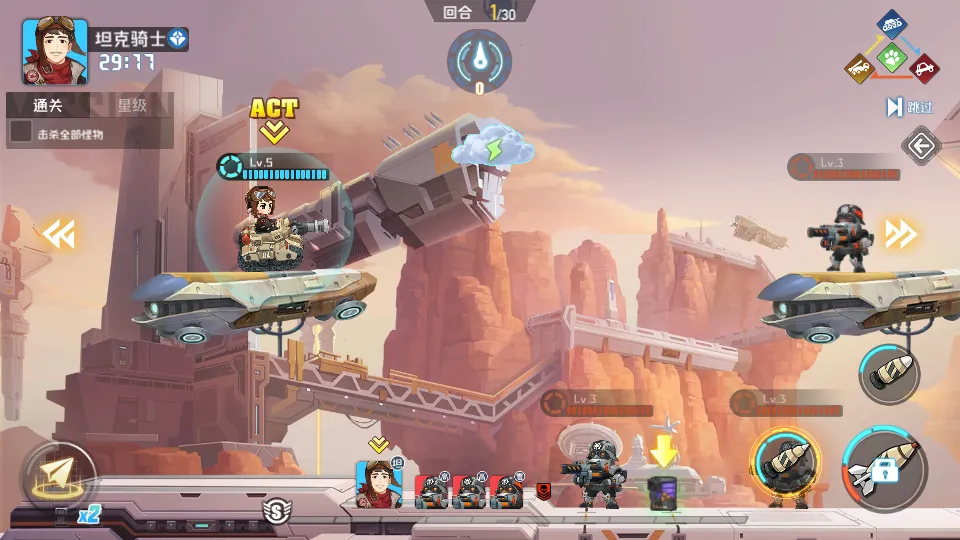
Task: Tap the locked rocket missile skill
Action: [x=884, y=468]
